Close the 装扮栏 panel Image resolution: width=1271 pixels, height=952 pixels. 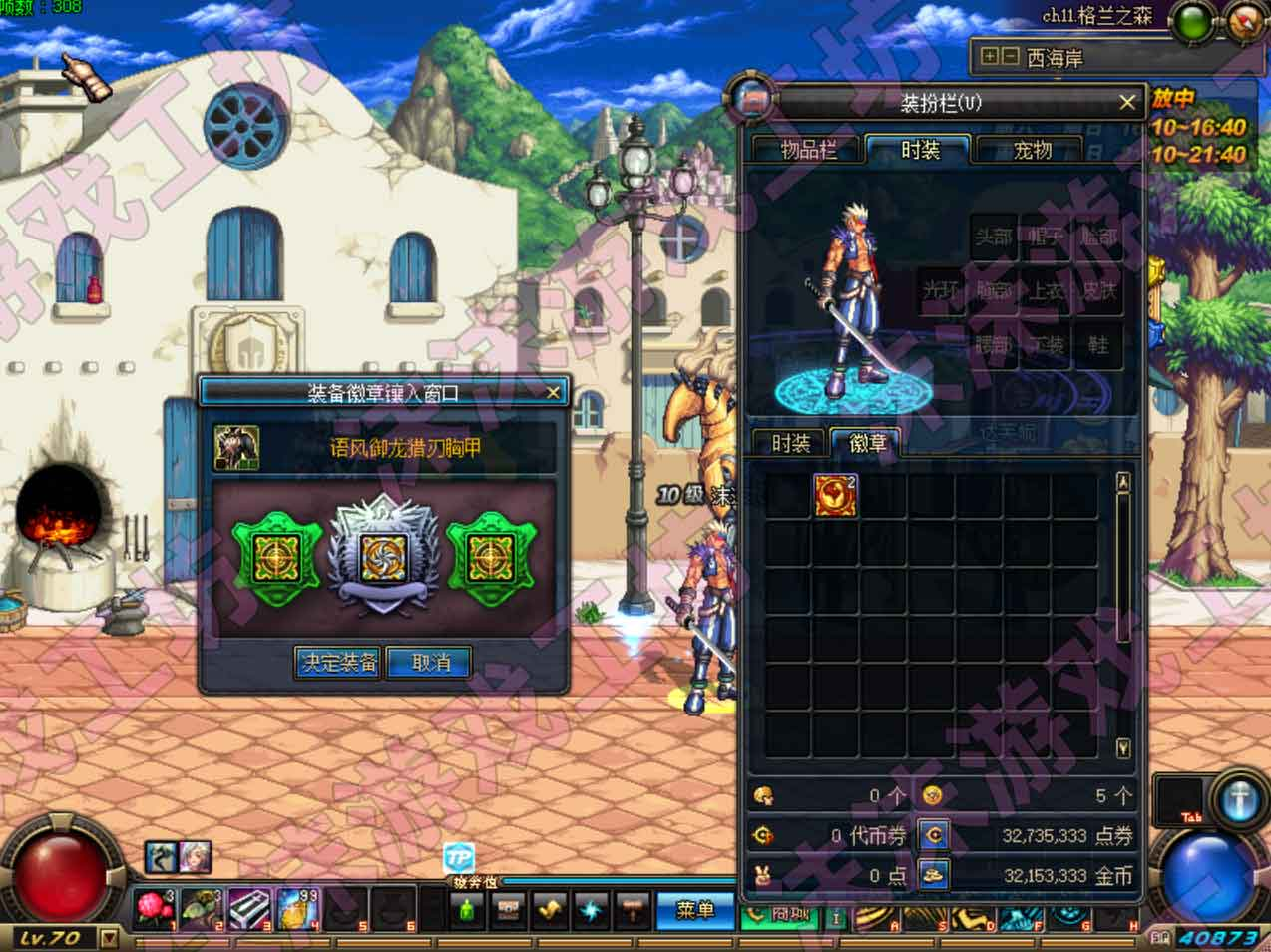(x=1126, y=102)
